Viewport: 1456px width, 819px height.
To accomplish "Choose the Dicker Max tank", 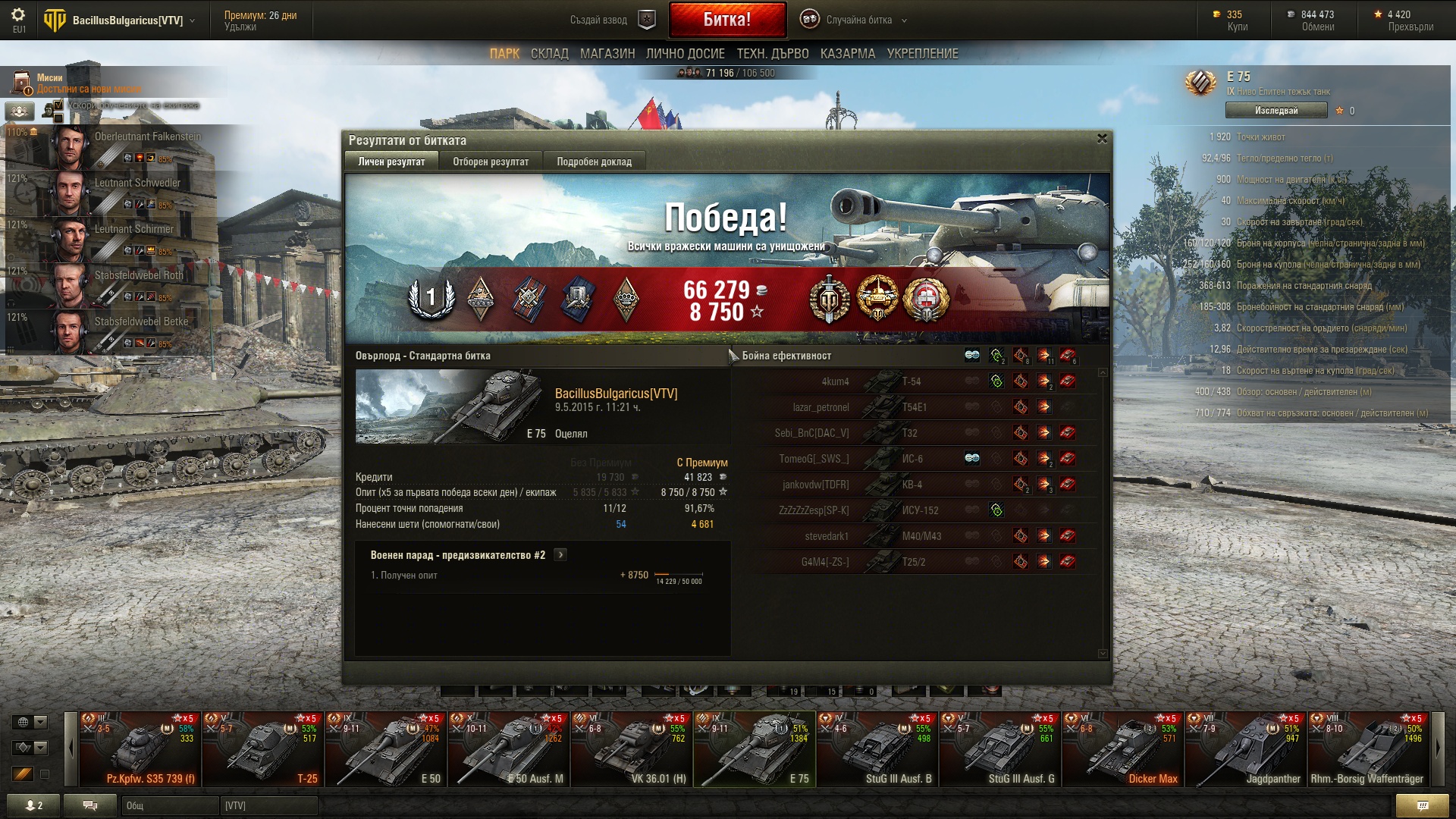I will pyautogui.click(x=1122, y=749).
